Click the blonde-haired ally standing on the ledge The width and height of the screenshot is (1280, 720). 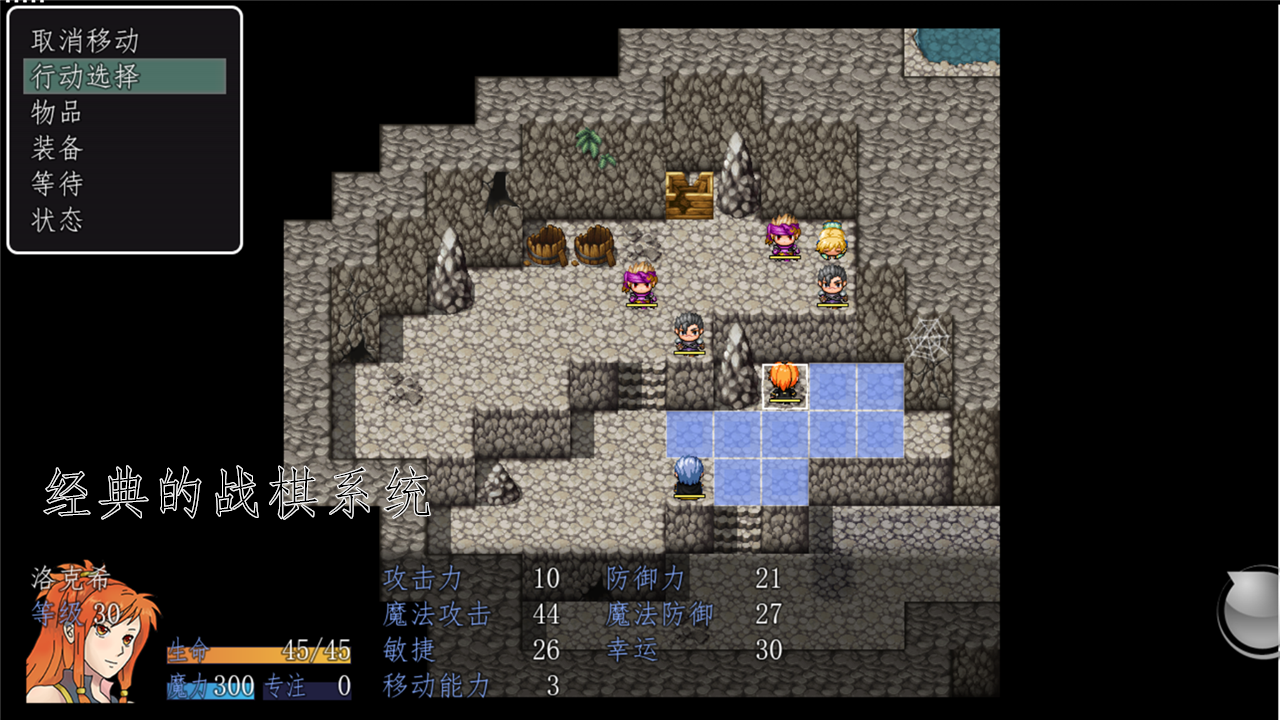pyautogui.click(x=831, y=240)
